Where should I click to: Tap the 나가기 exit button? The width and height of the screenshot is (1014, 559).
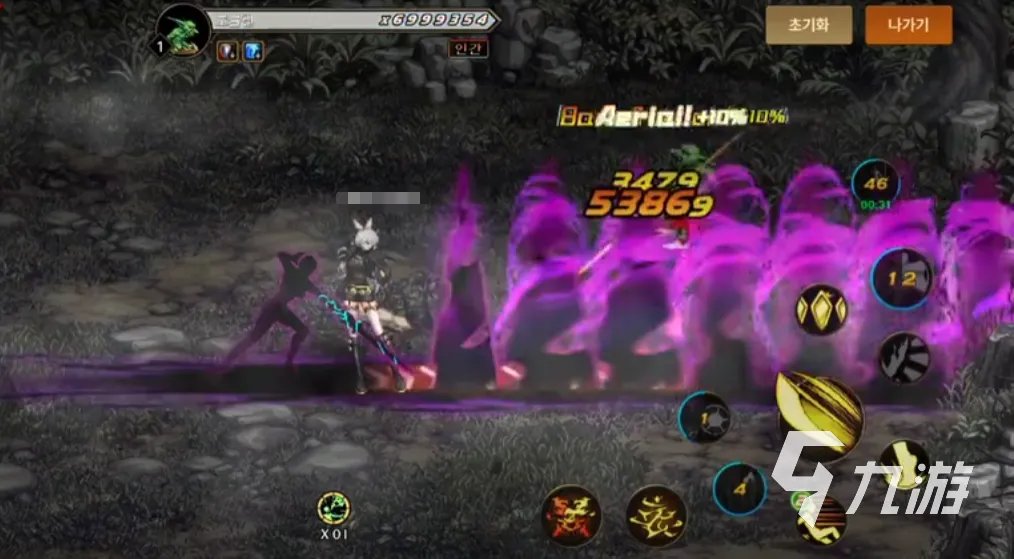908,26
